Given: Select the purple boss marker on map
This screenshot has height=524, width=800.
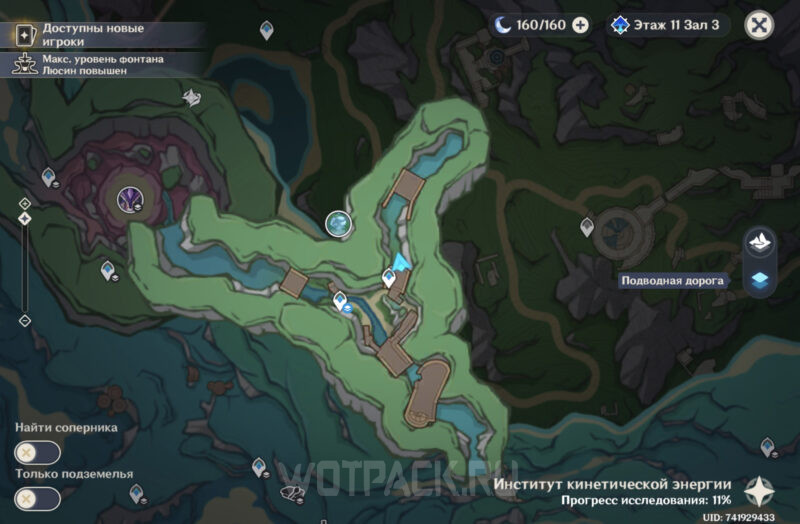Looking at the screenshot, I should [130, 198].
